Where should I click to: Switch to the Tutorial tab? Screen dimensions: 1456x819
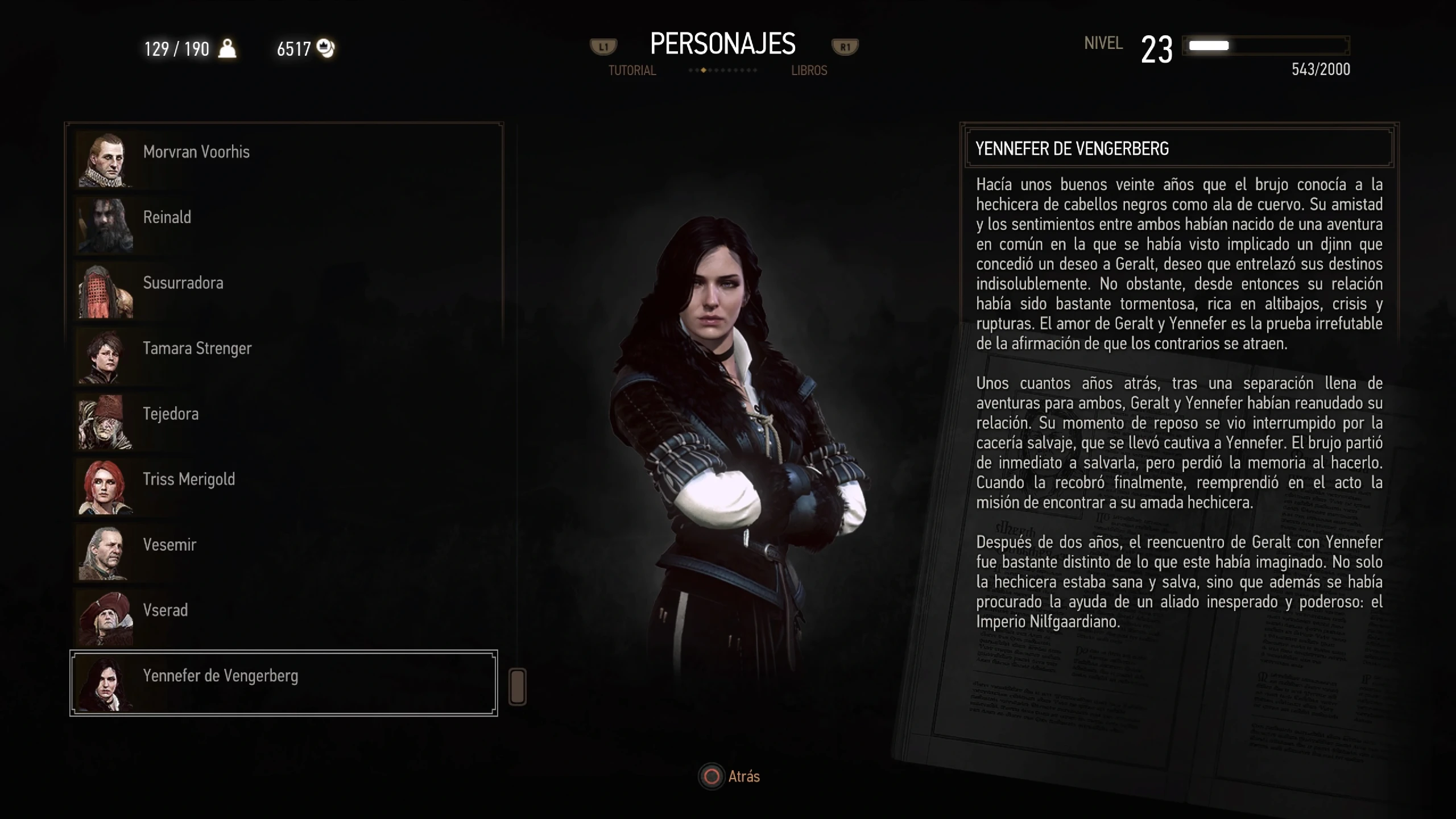pos(632,71)
